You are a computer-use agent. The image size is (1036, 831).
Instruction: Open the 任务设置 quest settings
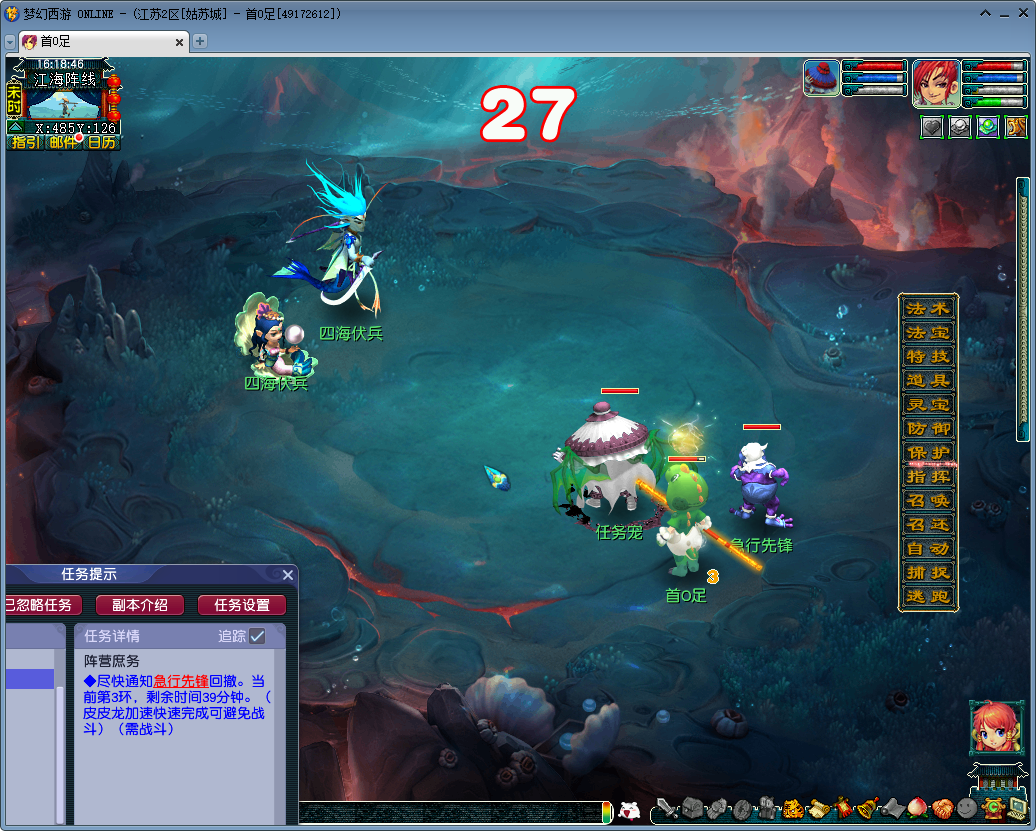point(242,605)
